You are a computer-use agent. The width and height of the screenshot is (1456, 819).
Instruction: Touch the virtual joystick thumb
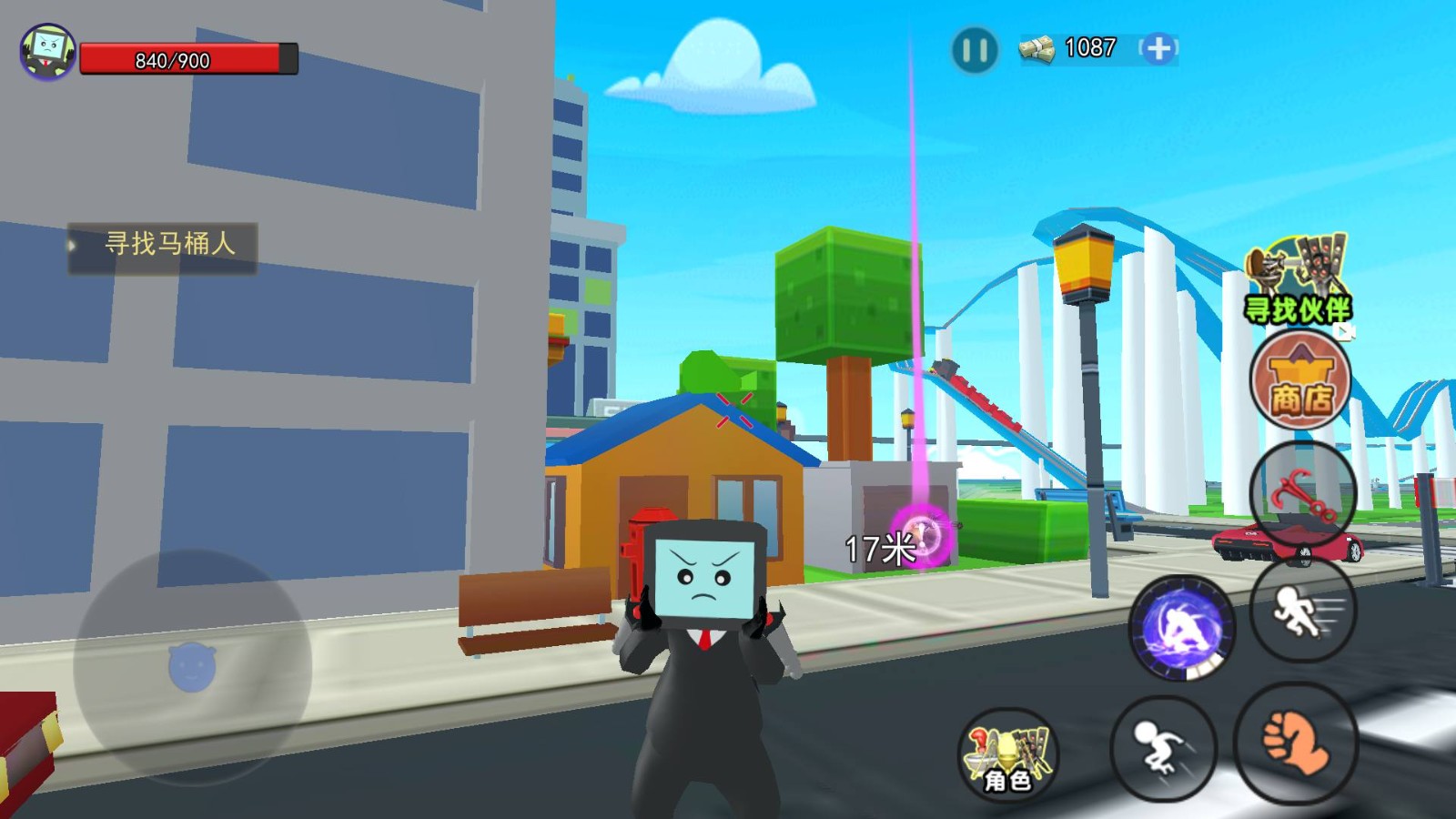point(192,667)
